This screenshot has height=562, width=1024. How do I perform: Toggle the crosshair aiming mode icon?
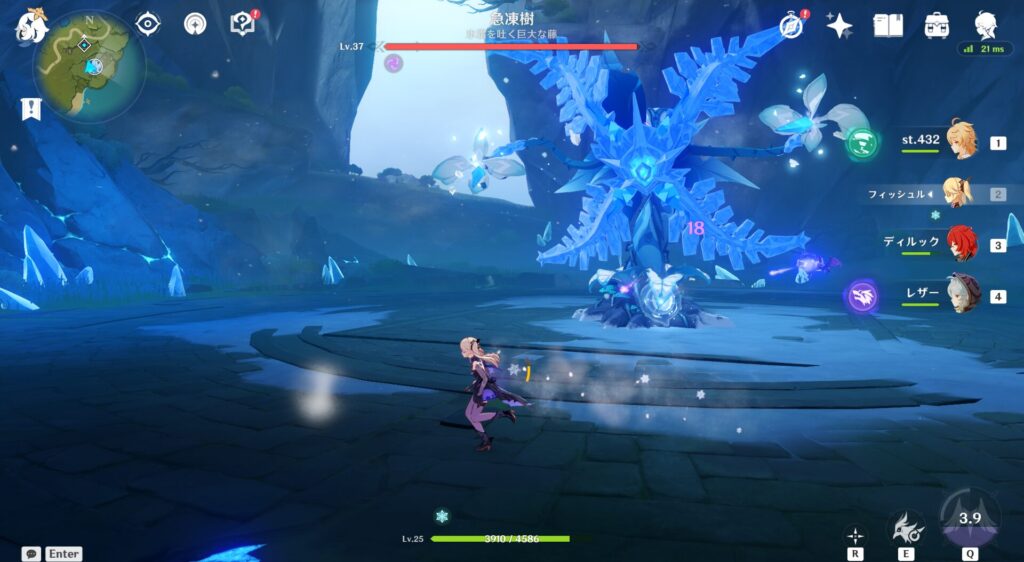856,535
